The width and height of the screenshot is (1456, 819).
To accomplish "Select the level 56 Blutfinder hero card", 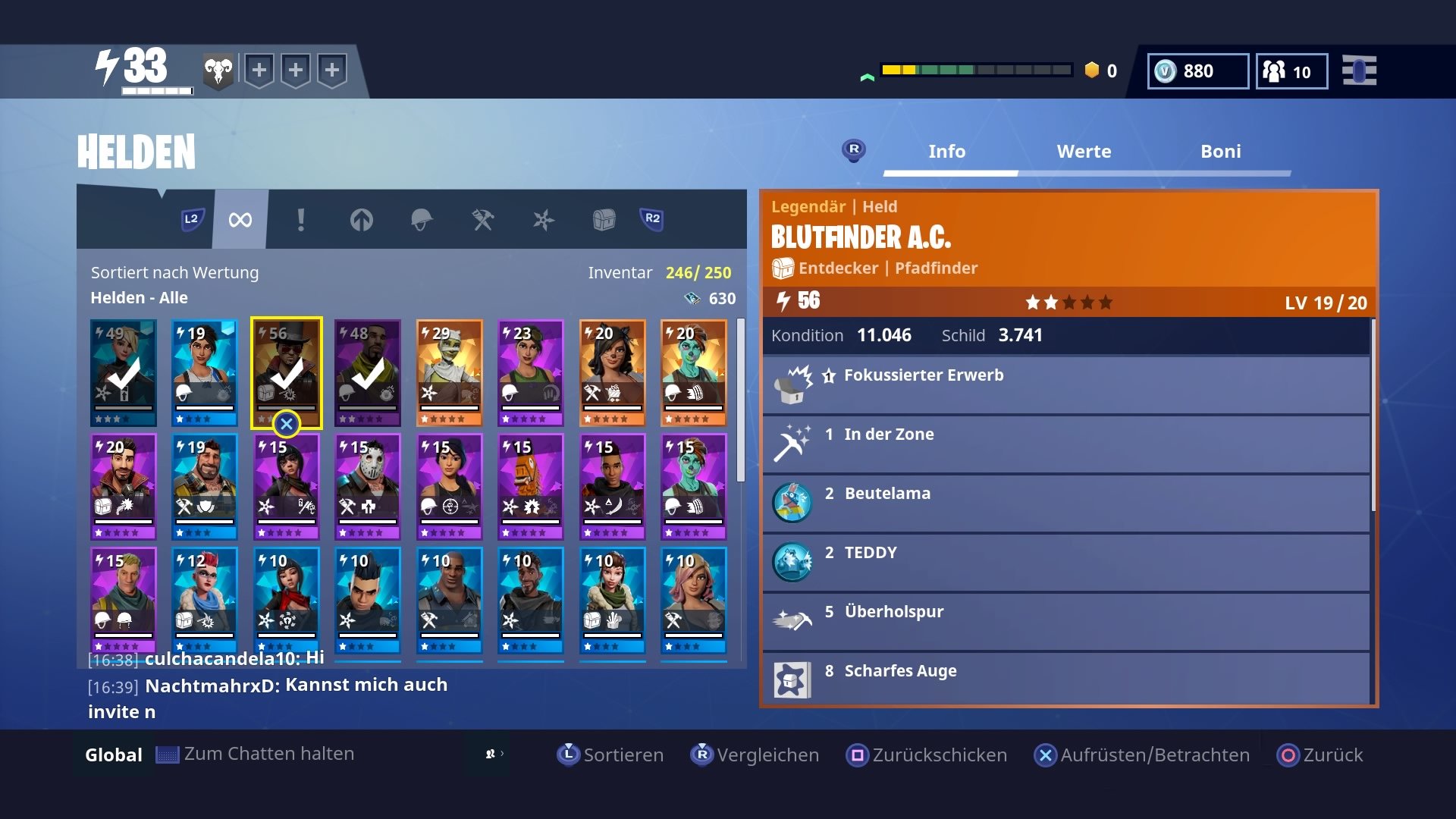I will 287,371.
